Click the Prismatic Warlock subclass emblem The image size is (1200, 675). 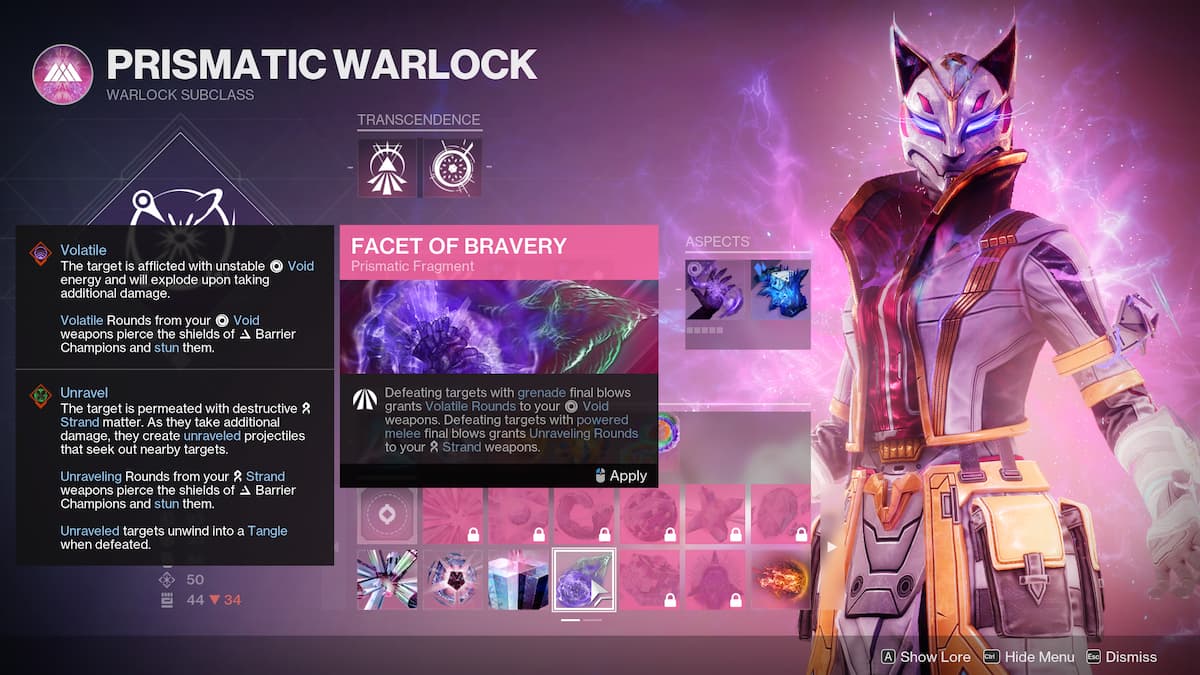click(x=62, y=74)
